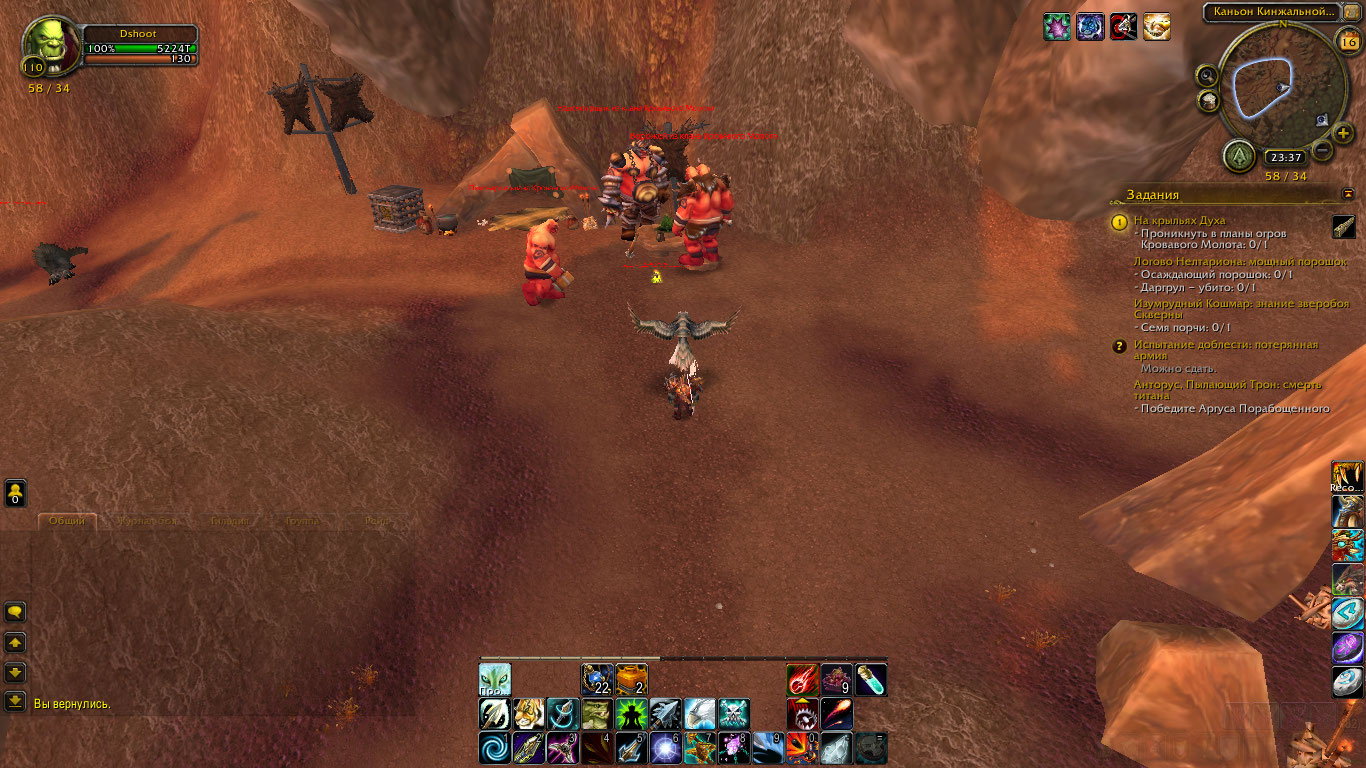This screenshot has width=1366, height=768.
Task: Select quest На крыльях Духа in tracker
Action: coord(1179,220)
